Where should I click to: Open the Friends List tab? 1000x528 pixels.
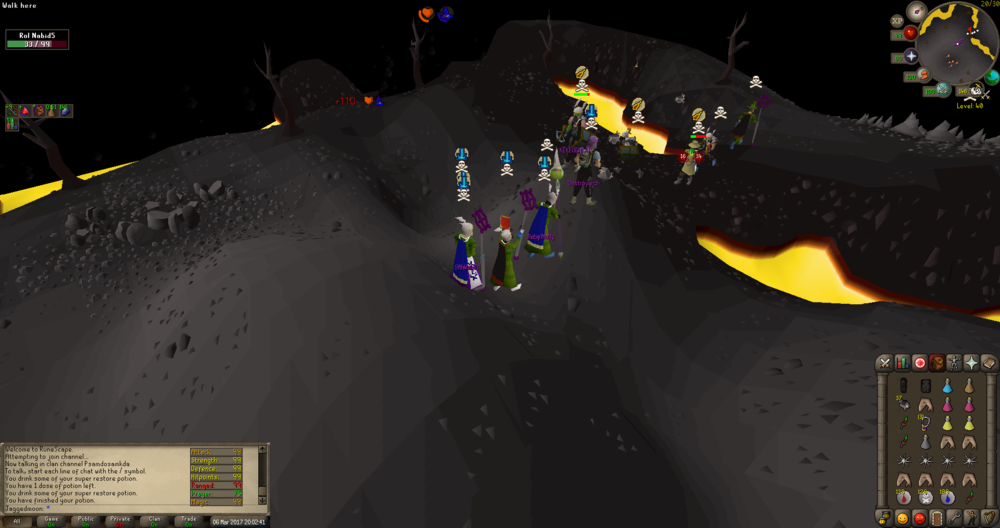point(901,517)
